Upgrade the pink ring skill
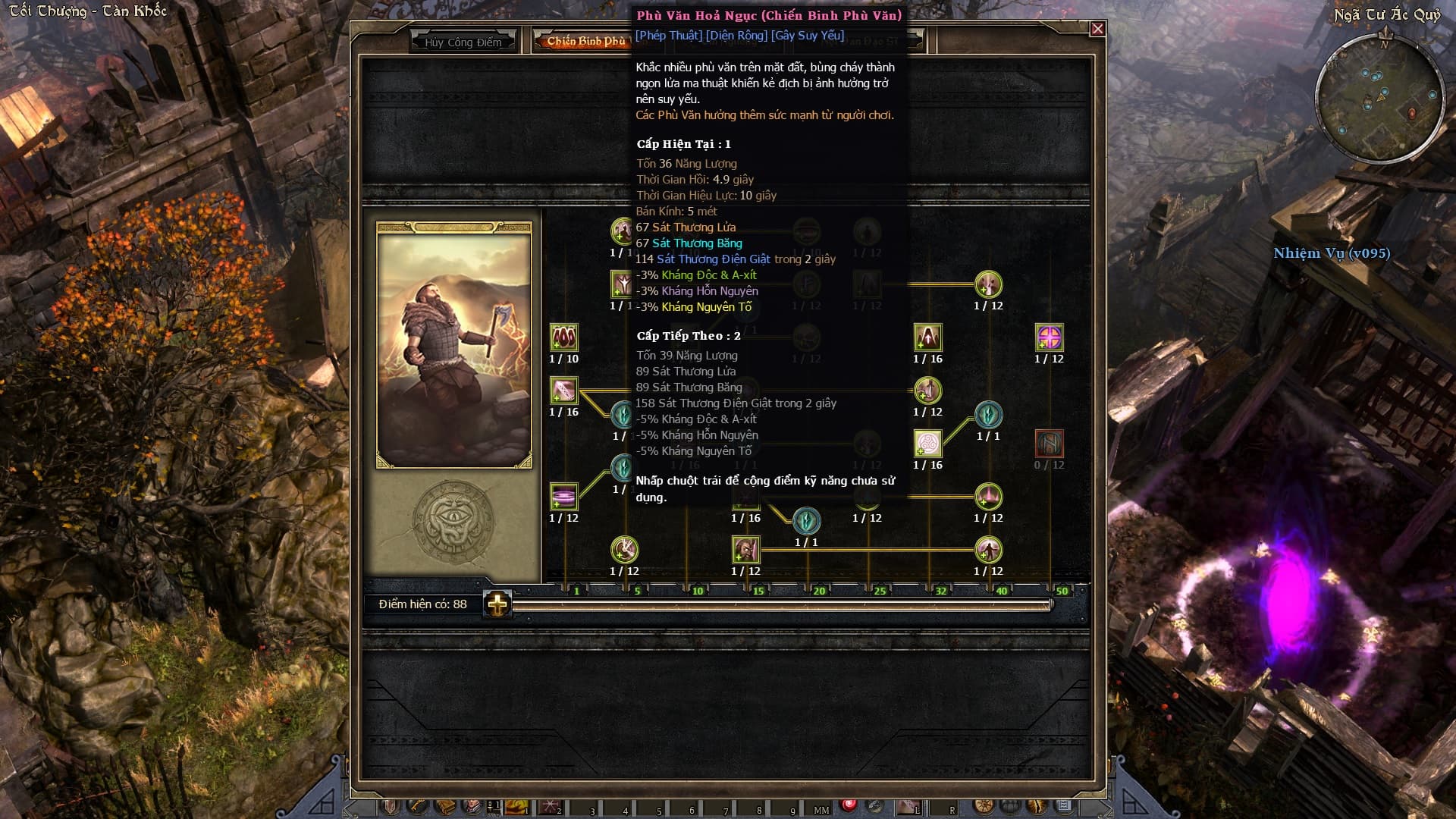This screenshot has width=1456, height=819. click(563, 497)
